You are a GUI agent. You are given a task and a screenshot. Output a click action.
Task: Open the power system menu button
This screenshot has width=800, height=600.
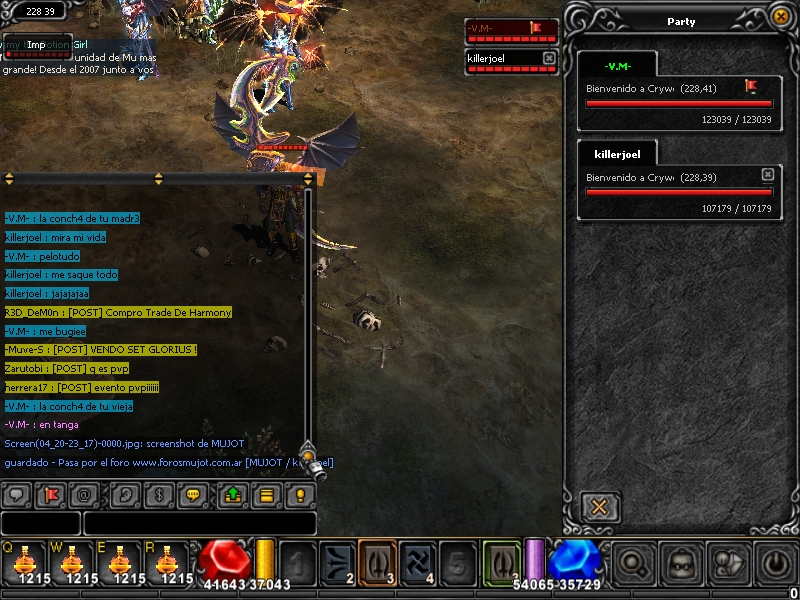pyautogui.click(x=777, y=563)
